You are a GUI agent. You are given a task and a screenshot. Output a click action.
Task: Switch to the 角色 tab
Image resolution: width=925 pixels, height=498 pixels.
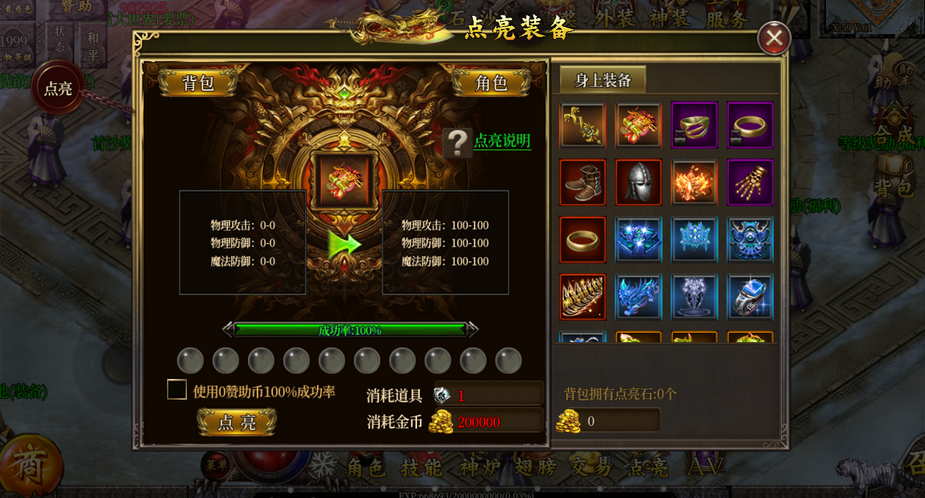[x=489, y=83]
